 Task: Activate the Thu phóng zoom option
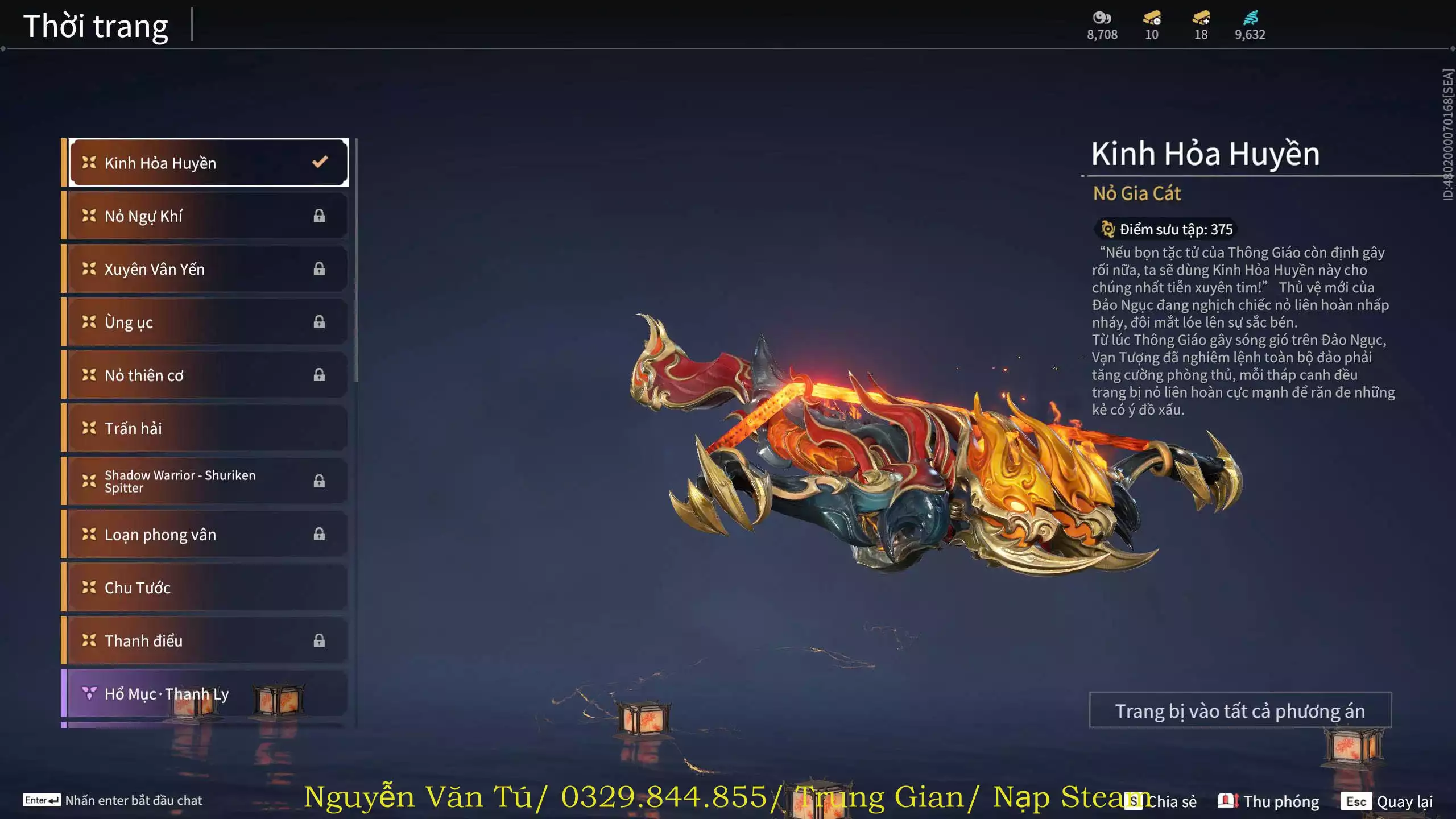1268,801
